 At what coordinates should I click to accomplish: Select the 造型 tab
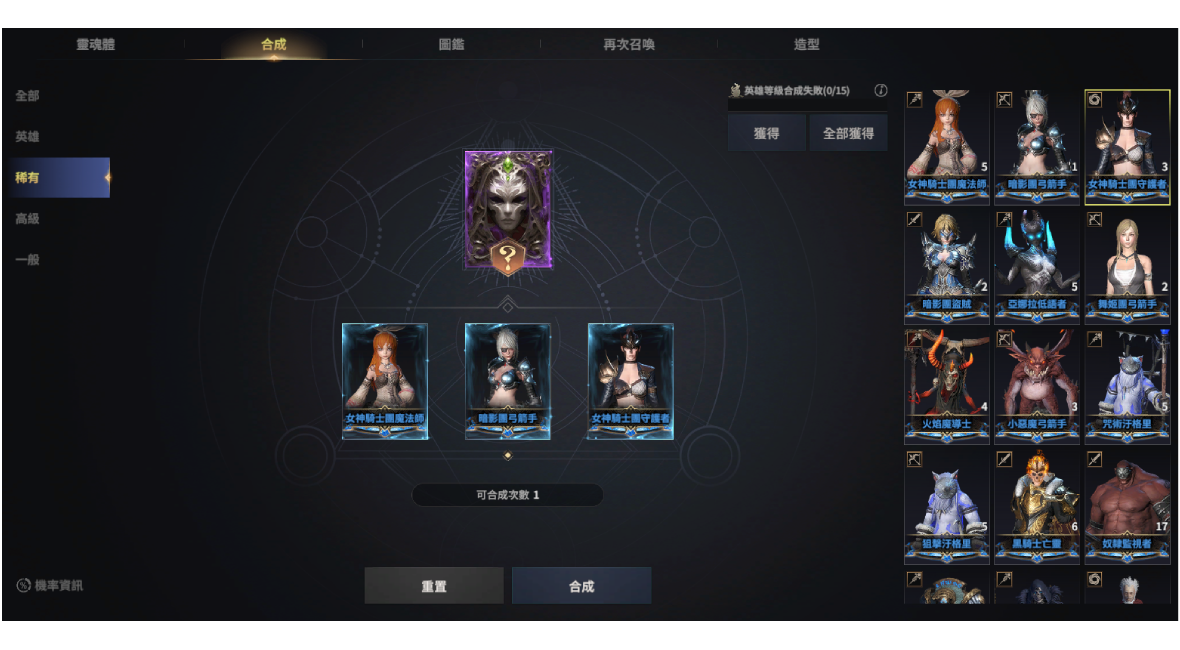click(806, 44)
